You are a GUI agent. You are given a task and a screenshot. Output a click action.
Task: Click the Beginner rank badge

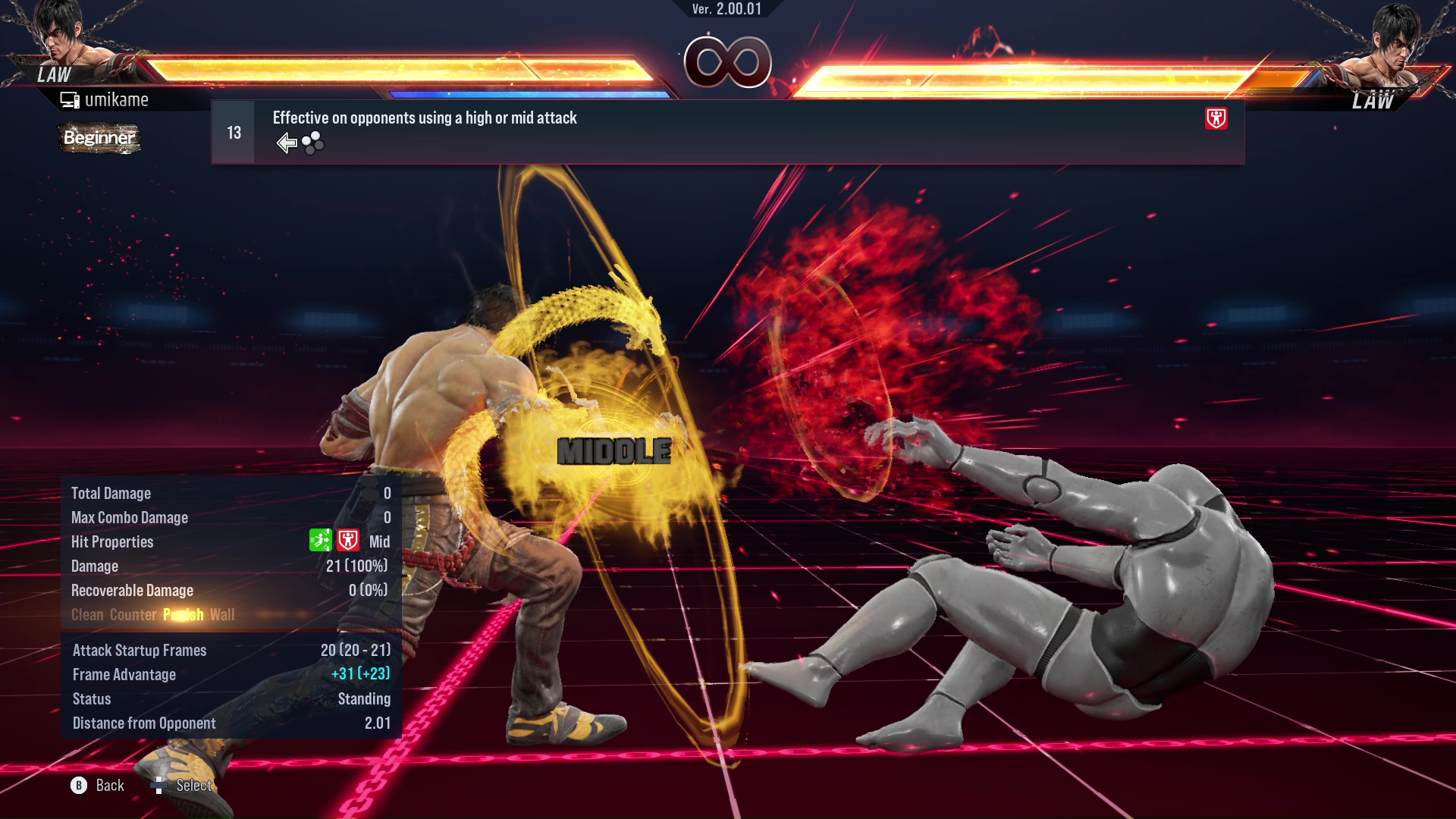pyautogui.click(x=99, y=139)
